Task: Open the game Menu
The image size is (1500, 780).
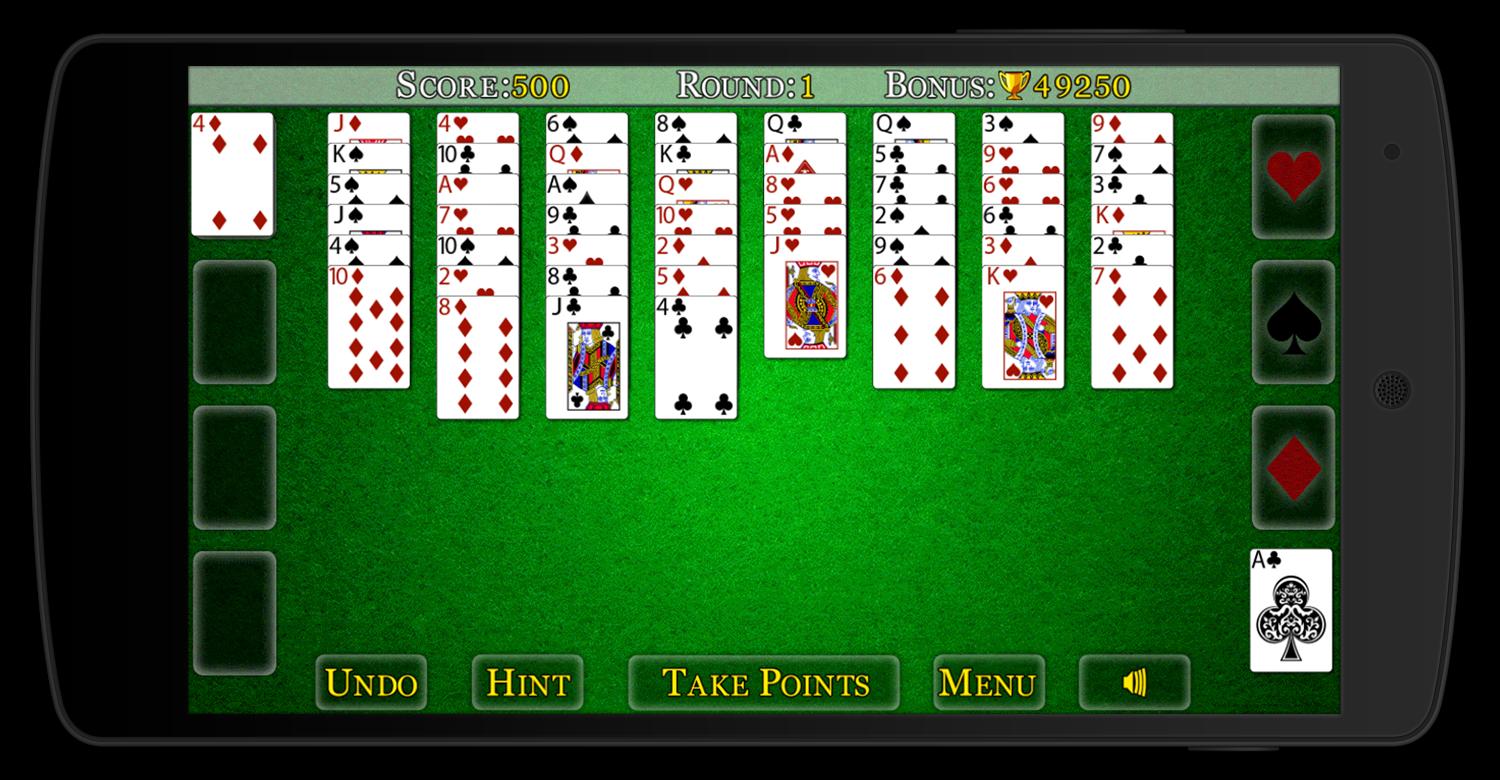Action: coord(988,683)
